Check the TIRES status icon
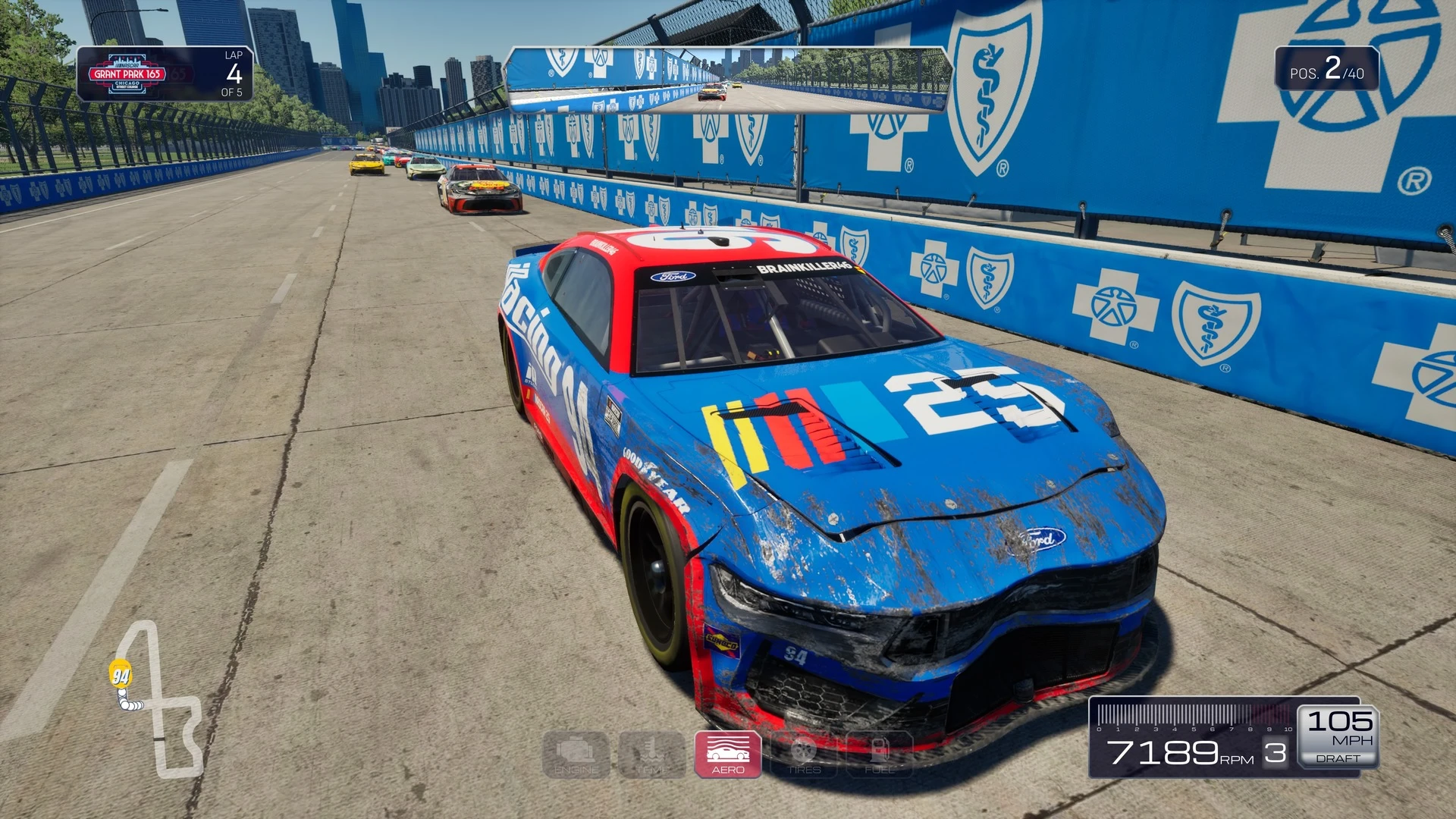The height and width of the screenshot is (819, 1456). pyautogui.click(x=804, y=755)
